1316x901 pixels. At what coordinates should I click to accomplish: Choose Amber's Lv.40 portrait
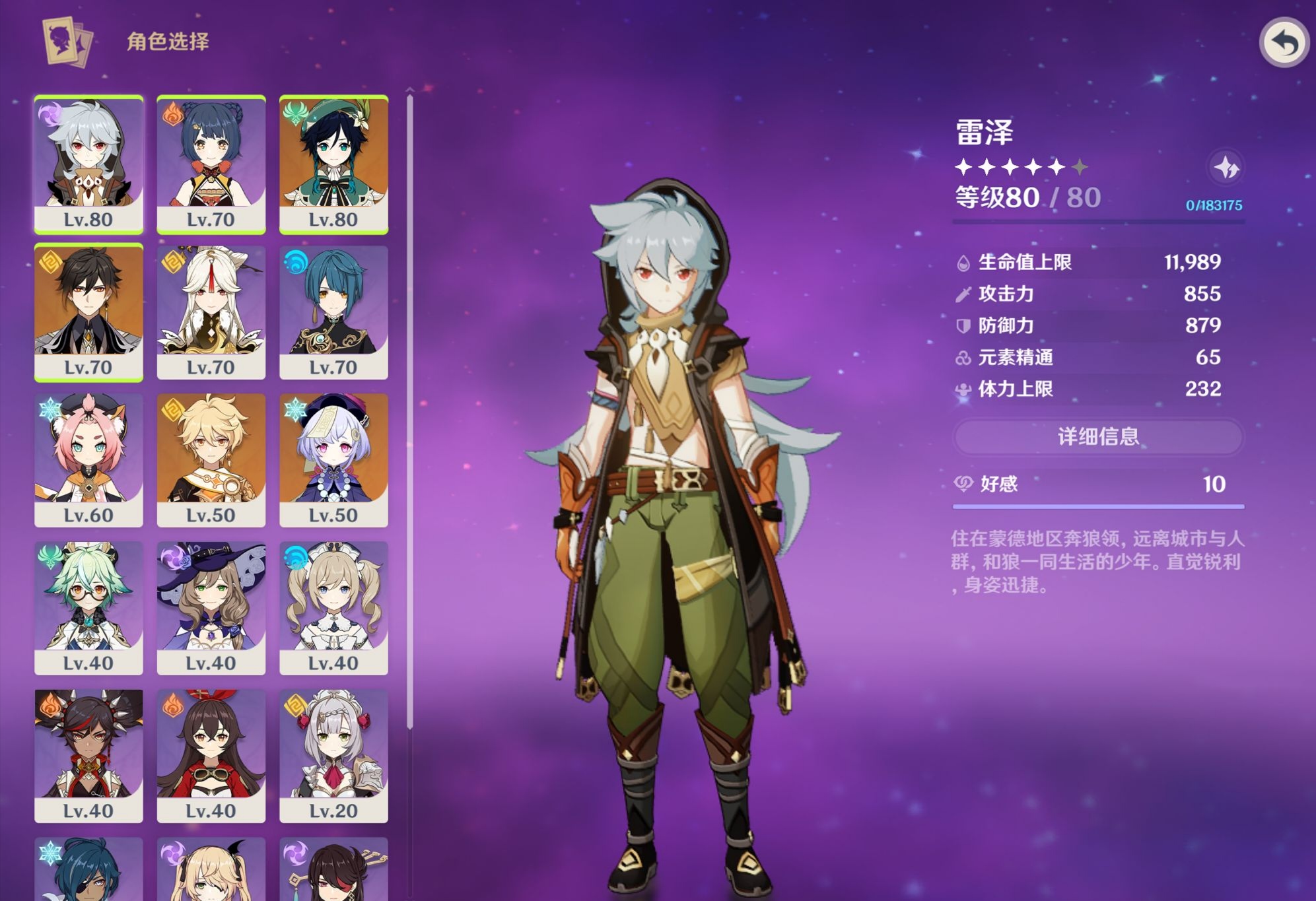point(211,755)
